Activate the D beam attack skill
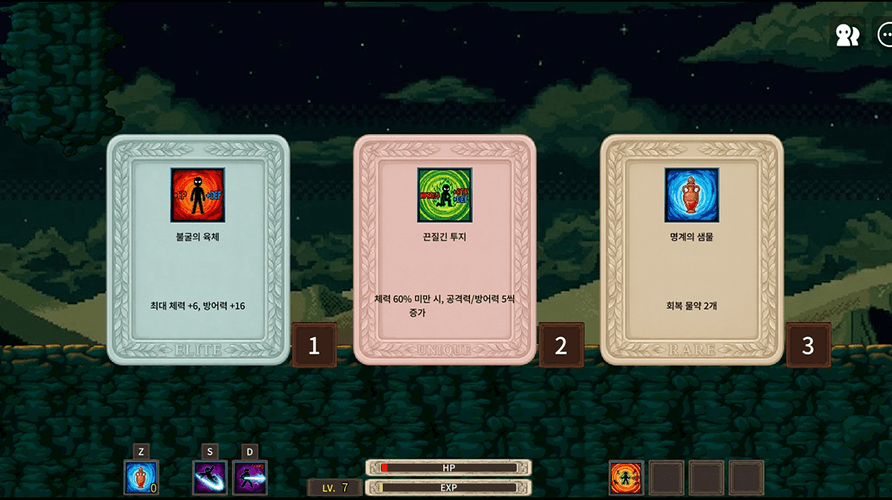This screenshot has height=500, width=892. (x=250, y=477)
